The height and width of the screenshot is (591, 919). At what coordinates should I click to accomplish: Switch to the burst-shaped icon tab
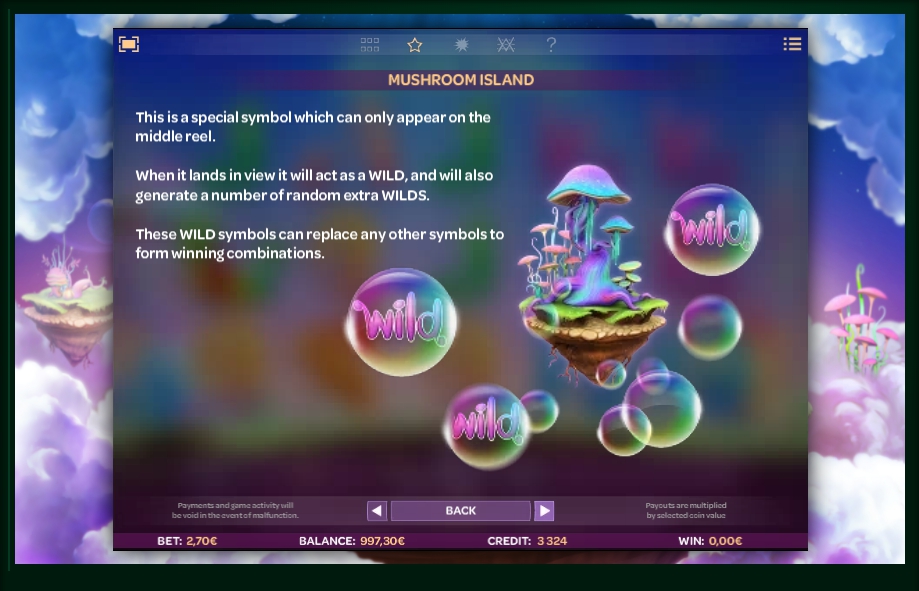point(461,45)
